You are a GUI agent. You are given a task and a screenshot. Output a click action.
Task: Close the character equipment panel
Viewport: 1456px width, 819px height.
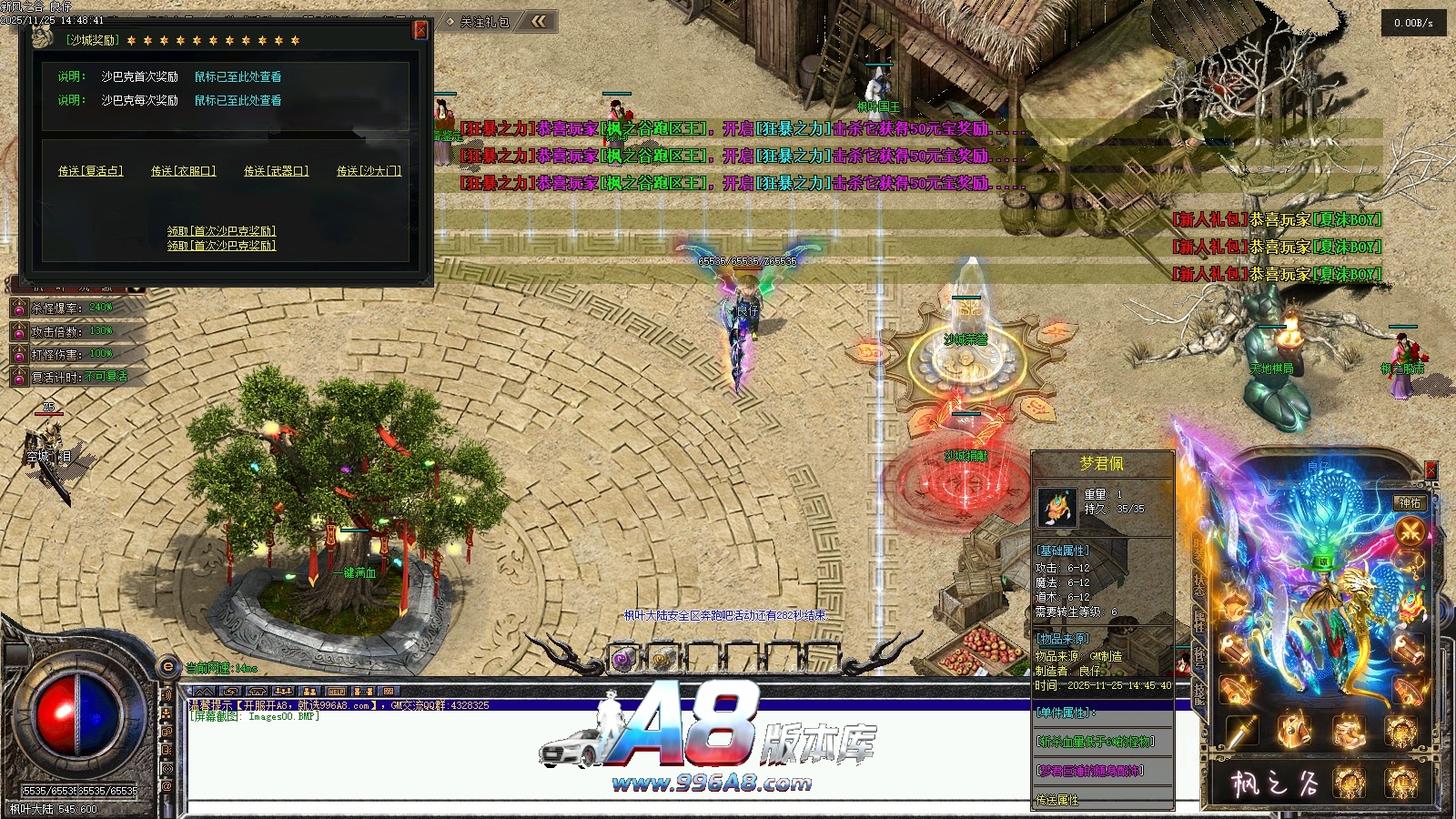click(x=1430, y=470)
